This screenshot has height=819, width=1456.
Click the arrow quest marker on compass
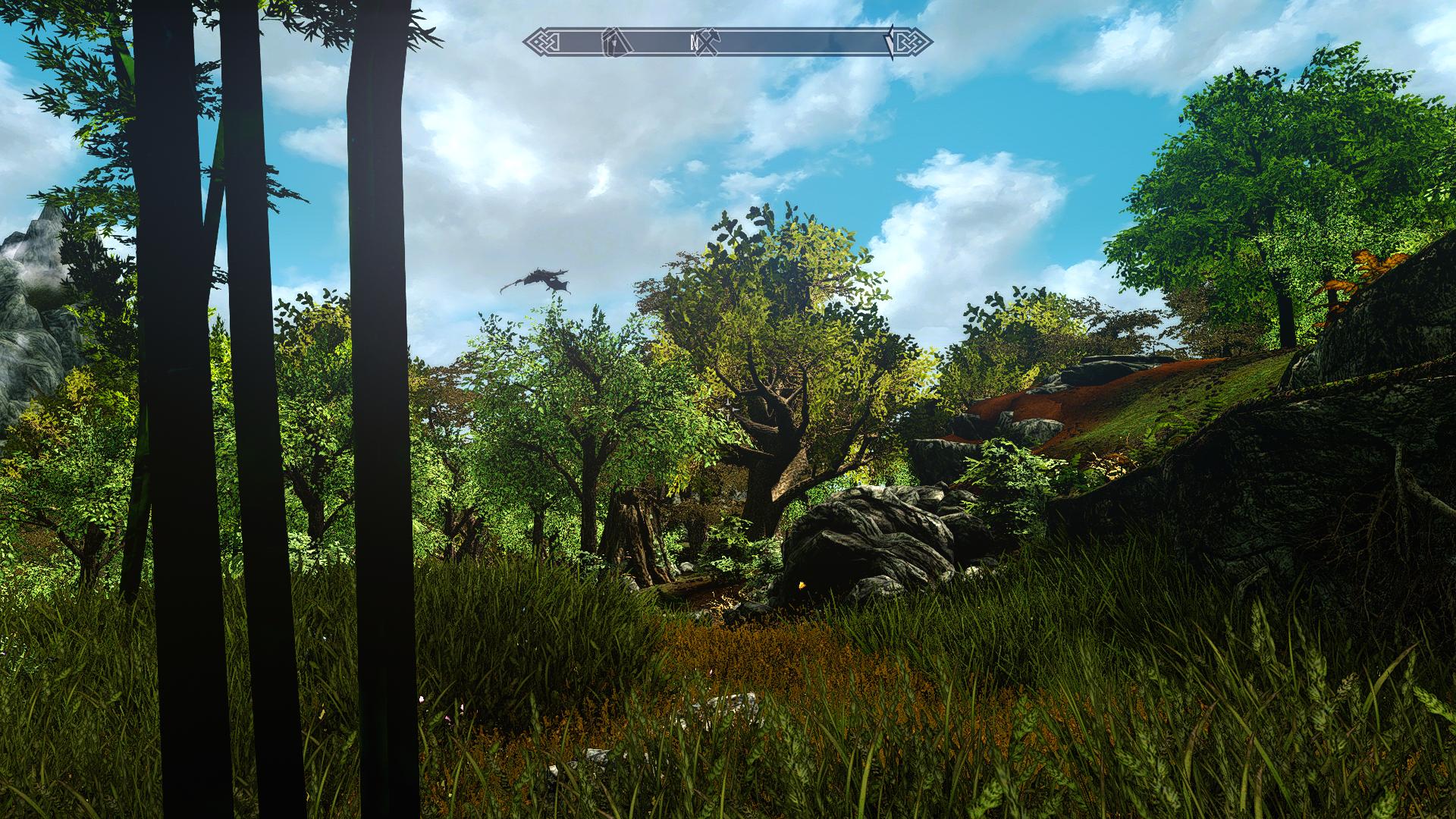[890, 42]
